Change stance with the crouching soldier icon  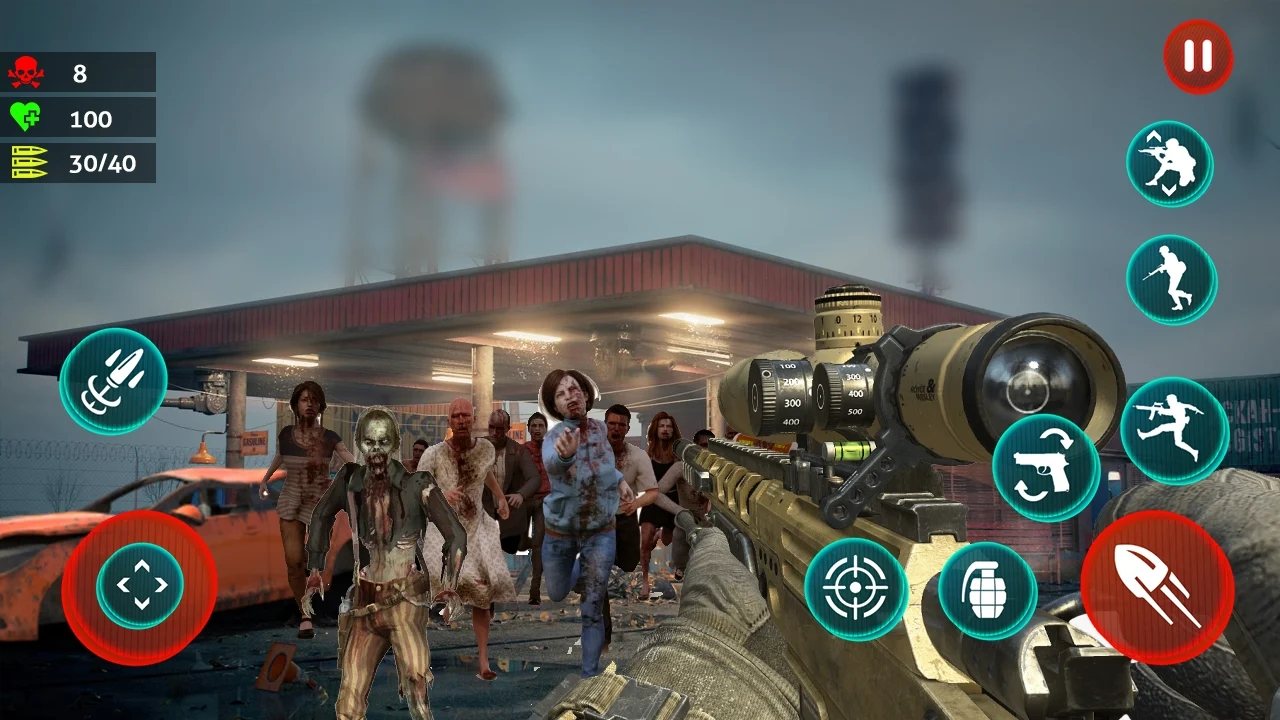(x=1169, y=164)
